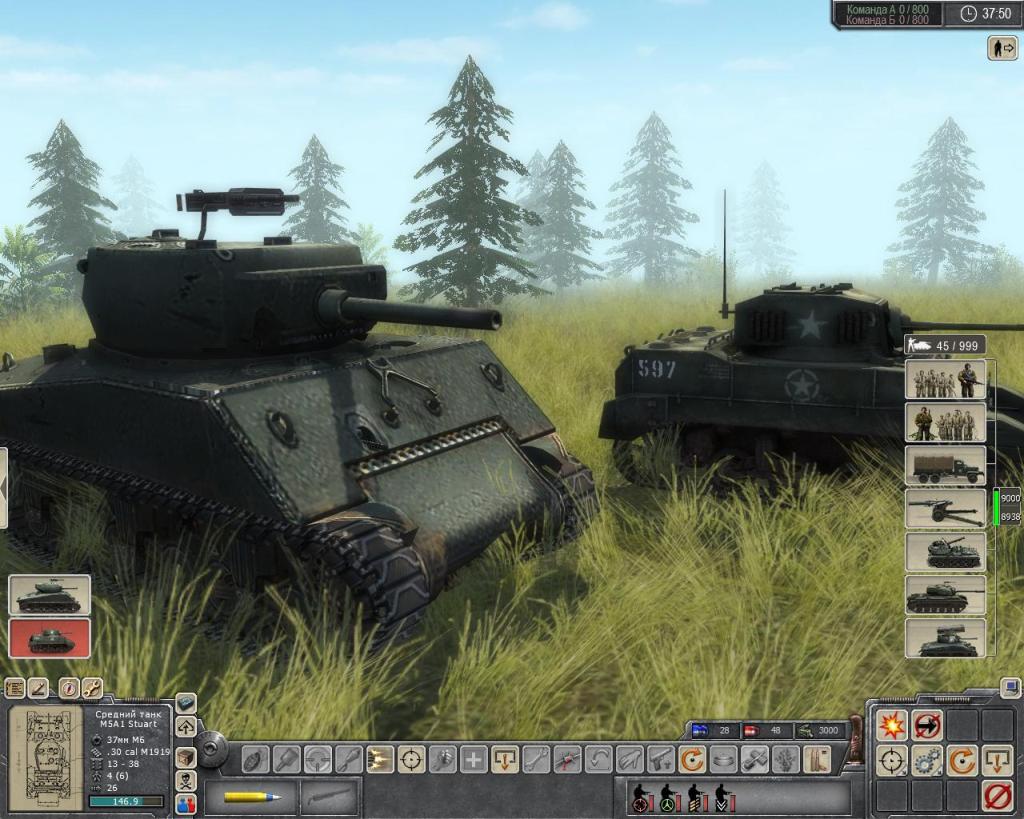This screenshot has height=819, width=1024.
Task: Select the bullets ammunition icon
Action: point(814,760)
